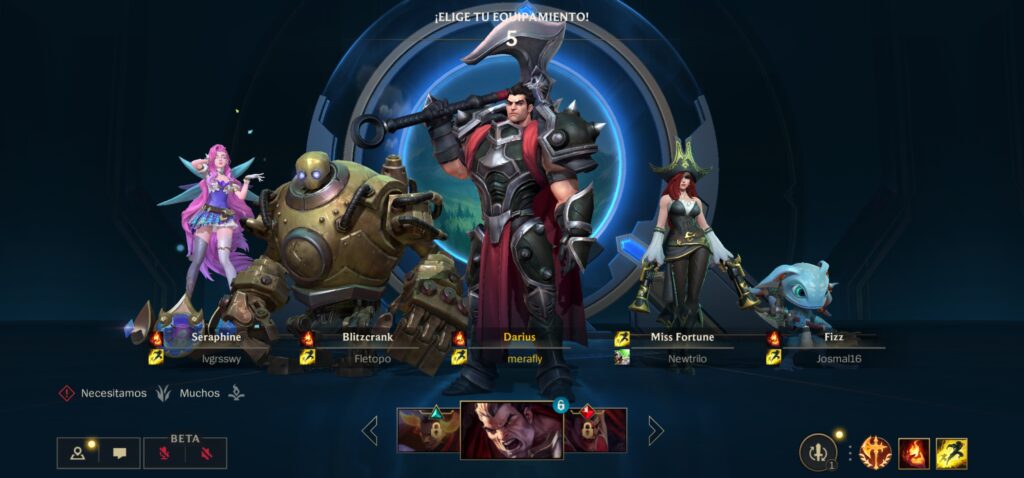Viewport: 1024px width, 478px height.
Task: Open the chat speech bubble button
Action: pos(120,453)
